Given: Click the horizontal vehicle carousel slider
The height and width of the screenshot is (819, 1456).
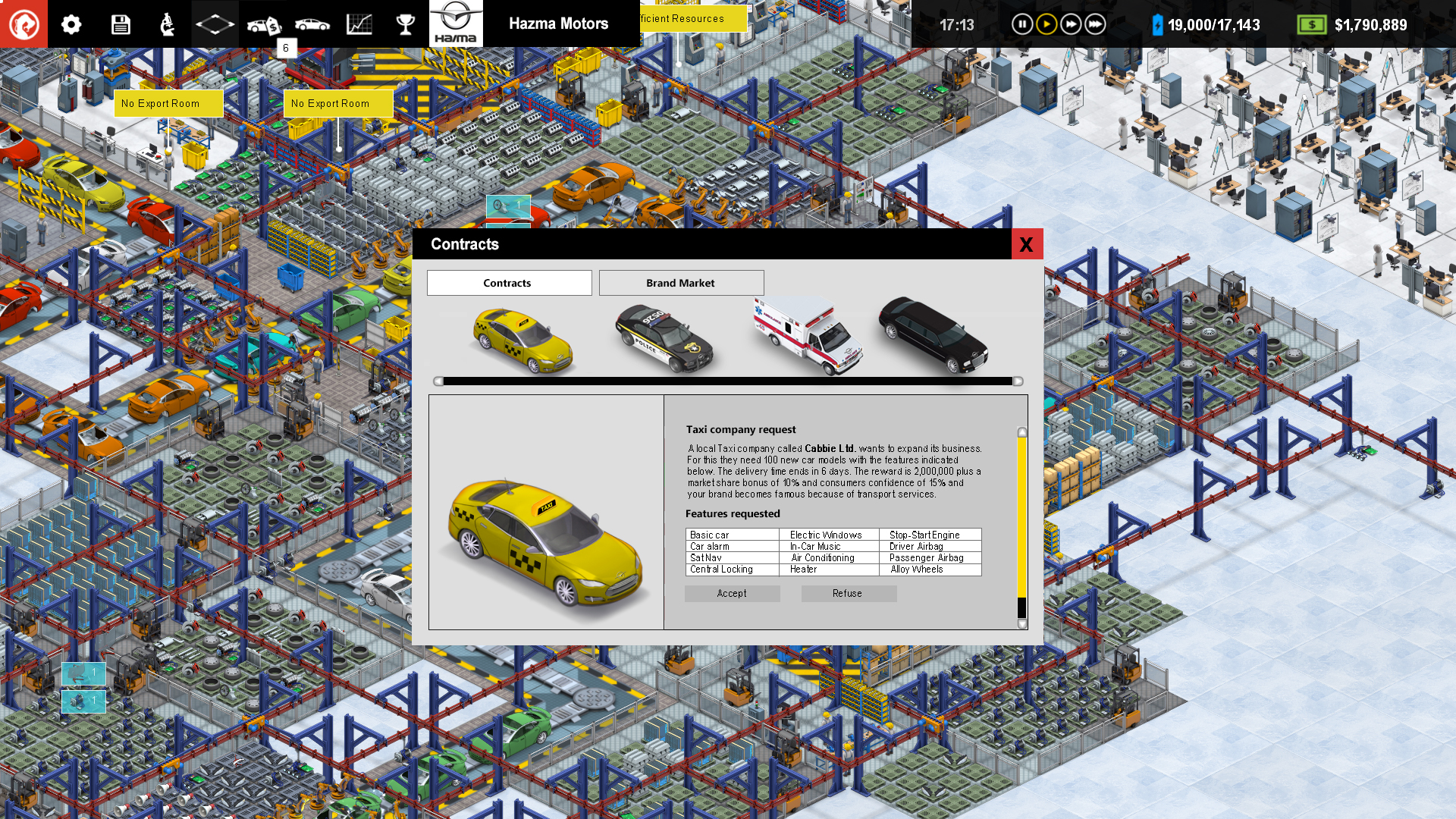Looking at the screenshot, I should point(728,381).
